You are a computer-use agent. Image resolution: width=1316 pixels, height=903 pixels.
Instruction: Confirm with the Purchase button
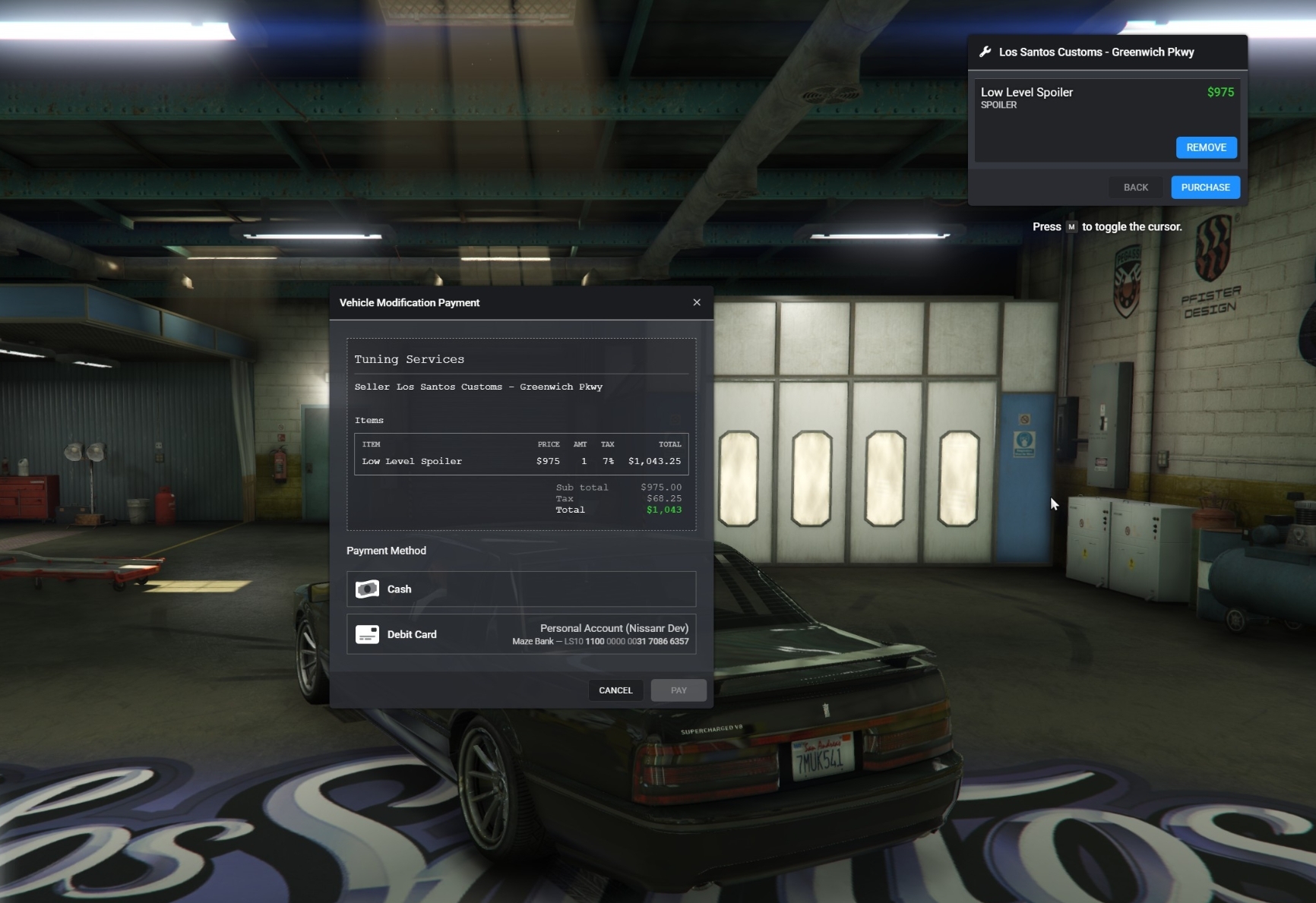point(1205,188)
